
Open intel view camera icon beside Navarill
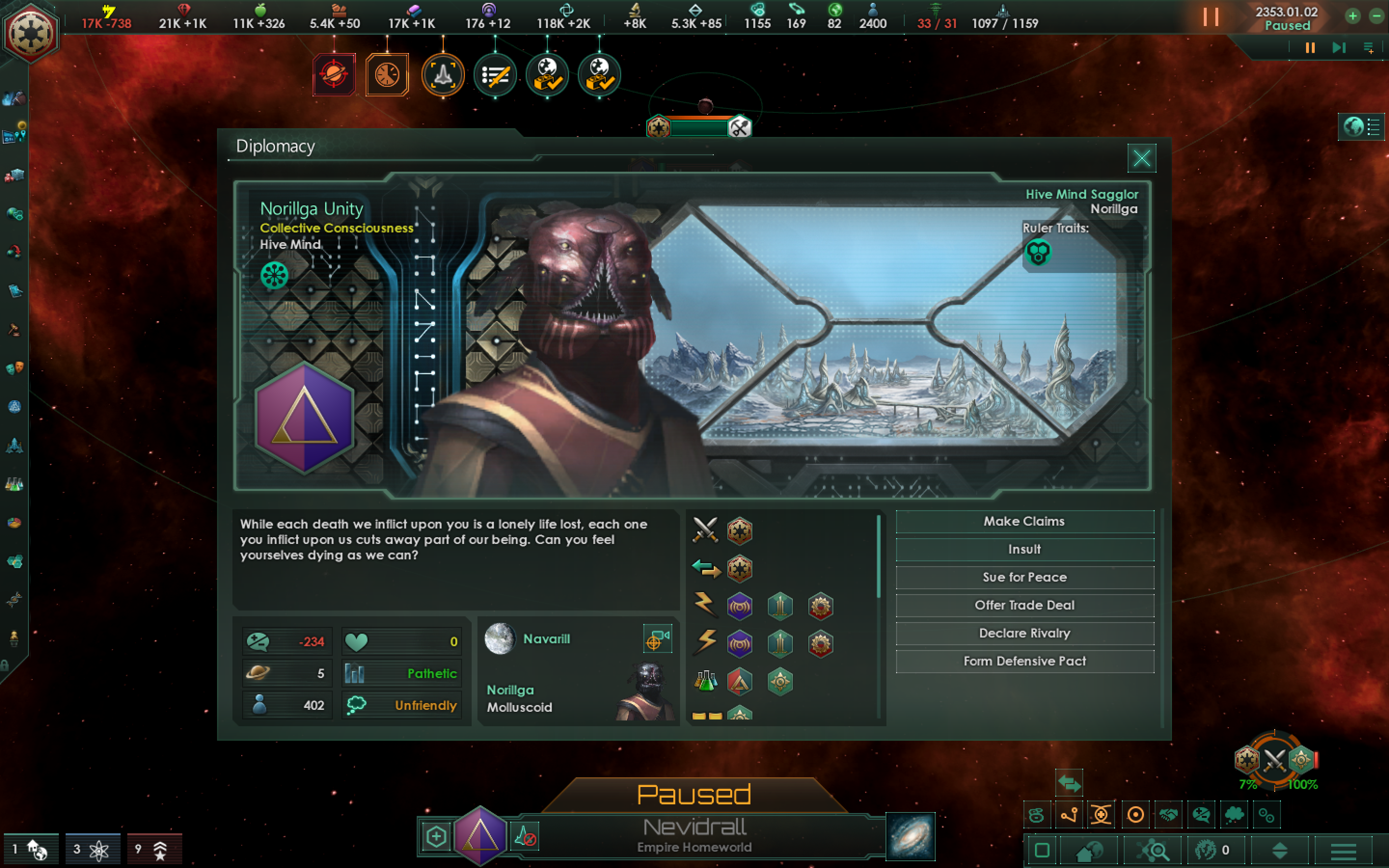658,638
